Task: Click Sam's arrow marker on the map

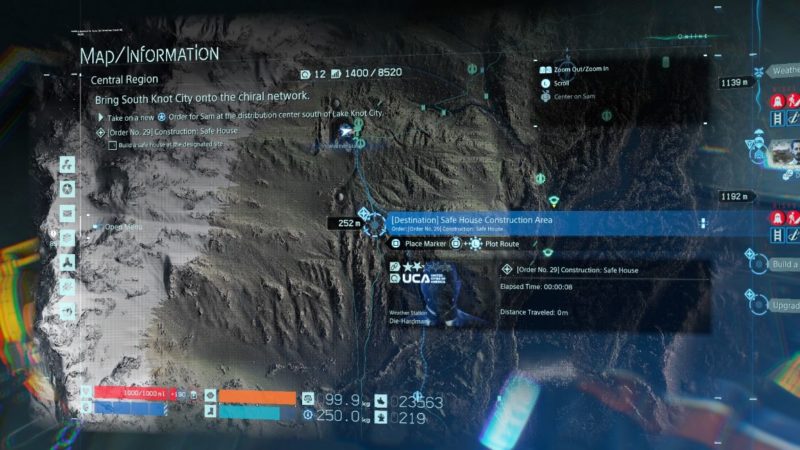Action: 347,132
